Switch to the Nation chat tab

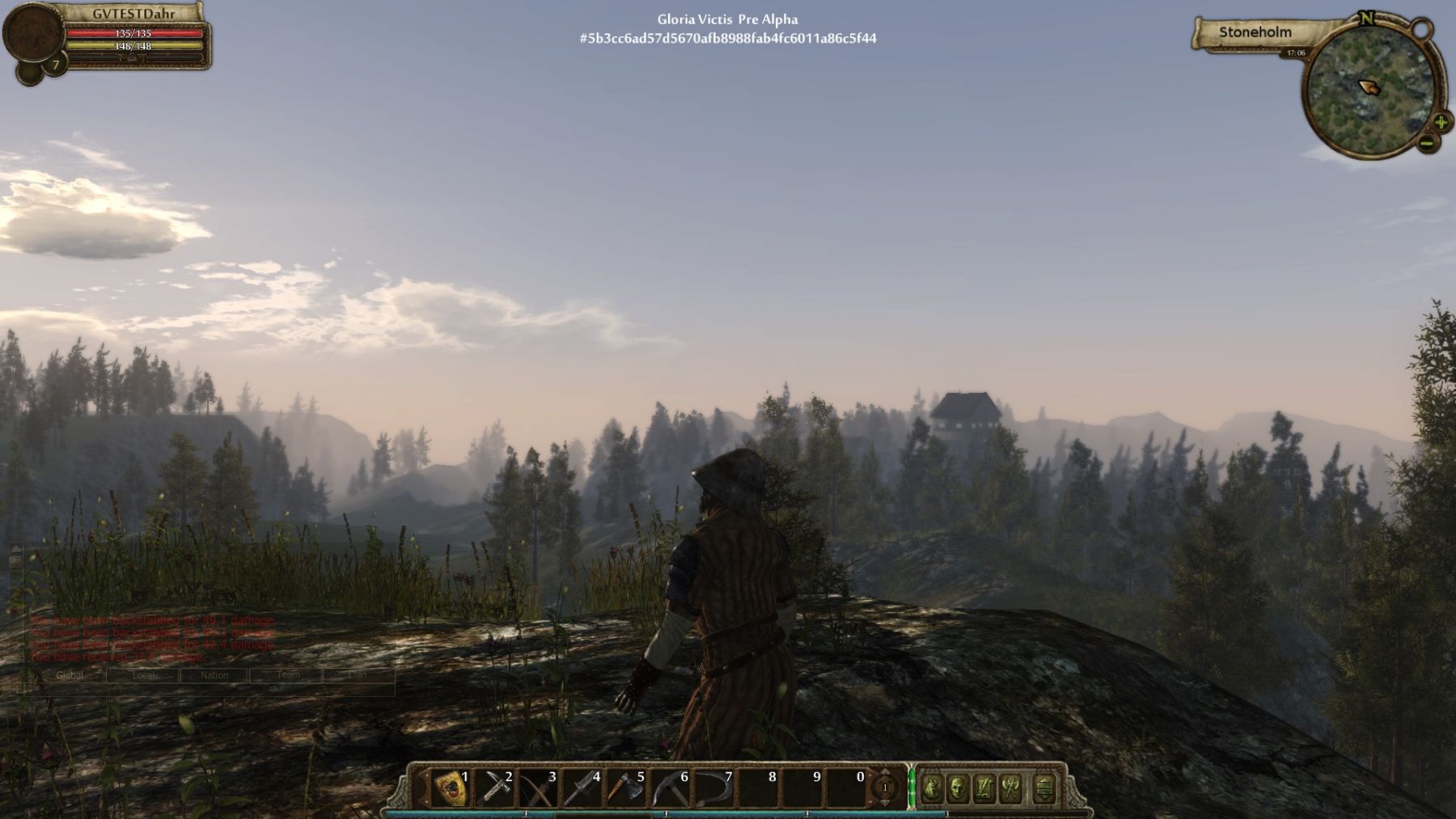click(214, 675)
